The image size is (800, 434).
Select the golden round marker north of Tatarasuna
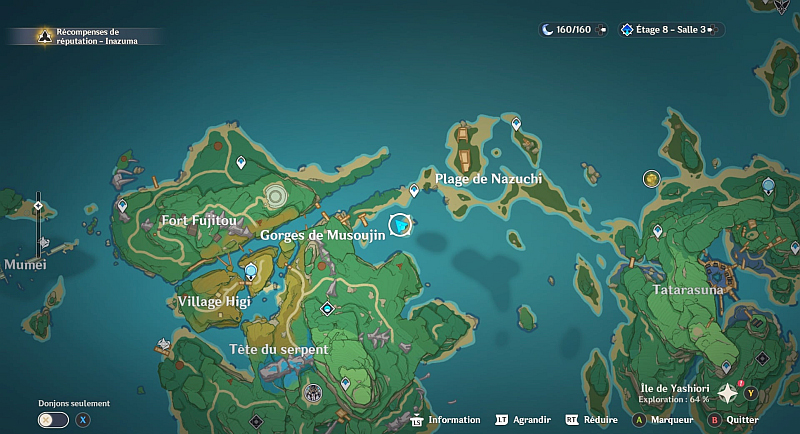click(x=652, y=178)
